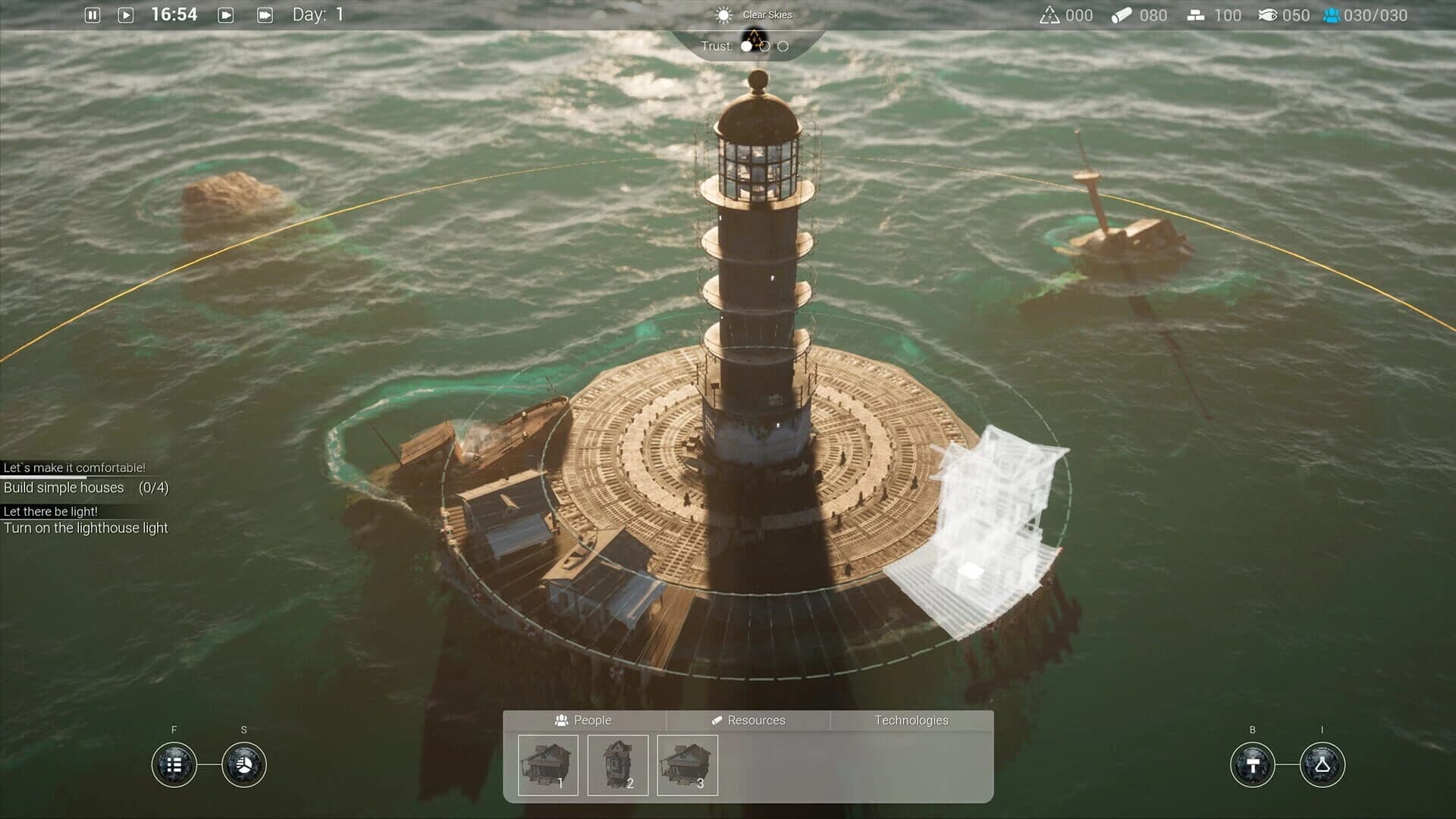Select the second Trust circle indicator

tap(764, 46)
